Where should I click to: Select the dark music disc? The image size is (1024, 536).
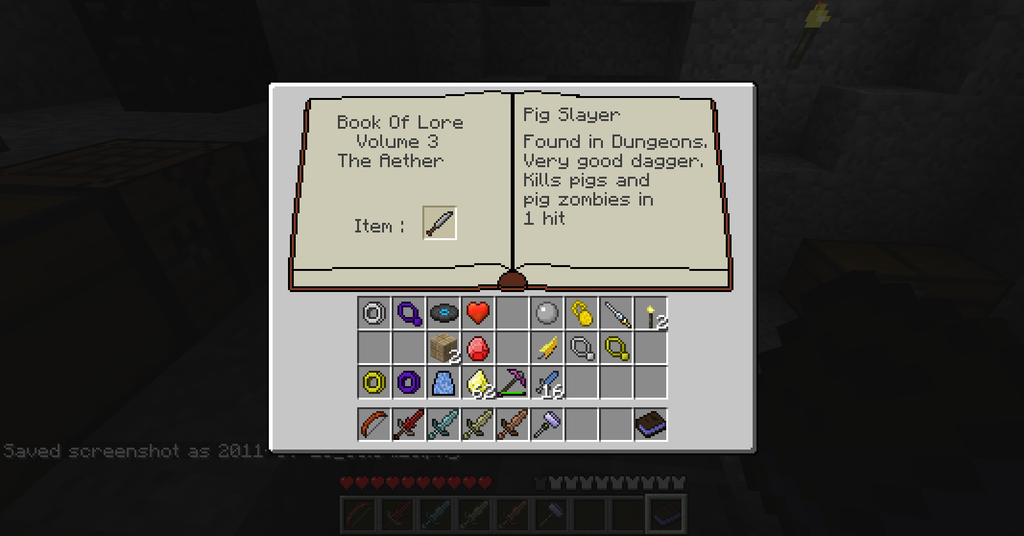coord(443,314)
